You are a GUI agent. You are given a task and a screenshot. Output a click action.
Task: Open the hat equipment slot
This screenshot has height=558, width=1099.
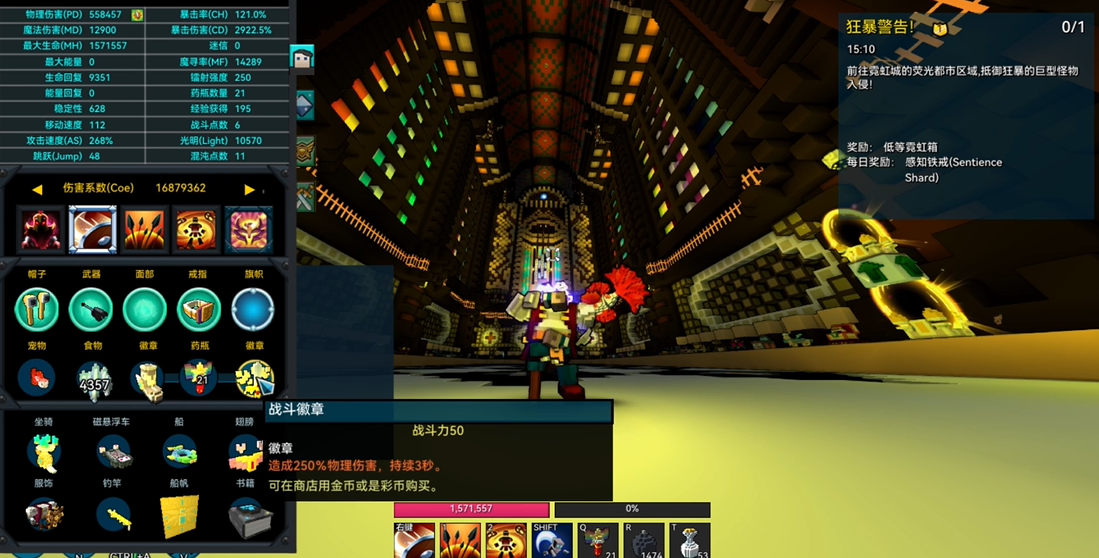click(x=37, y=309)
